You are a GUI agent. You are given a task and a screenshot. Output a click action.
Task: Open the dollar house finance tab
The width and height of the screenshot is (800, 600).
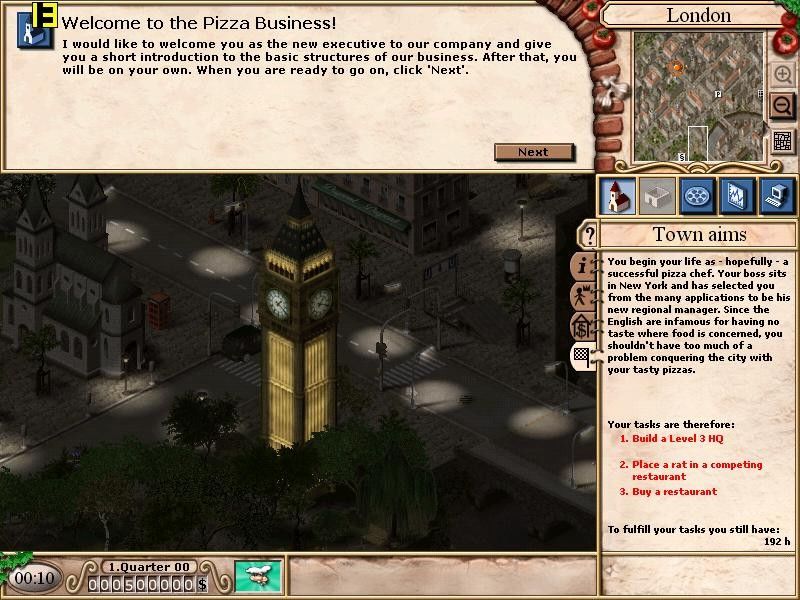[x=584, y=326]
